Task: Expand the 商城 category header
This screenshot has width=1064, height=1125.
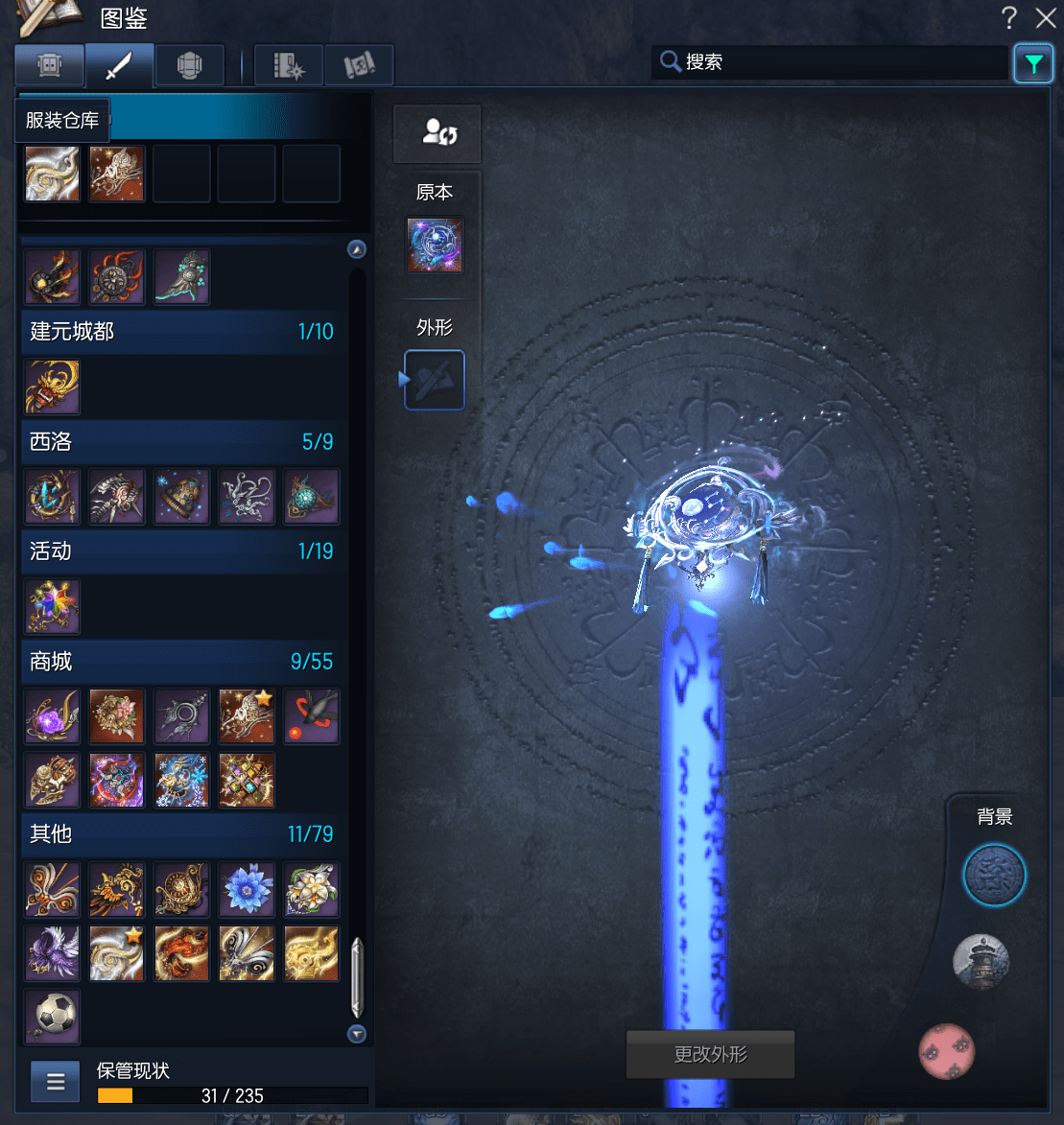Action: click(181, 662)
